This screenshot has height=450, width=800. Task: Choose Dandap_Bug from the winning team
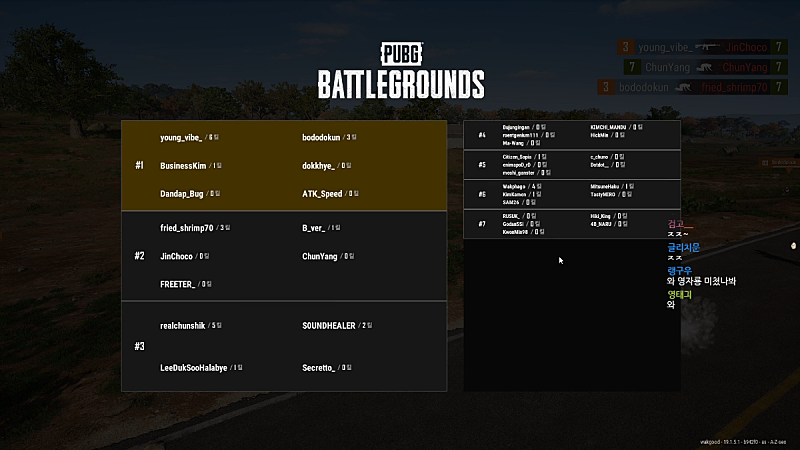[181, 193]
